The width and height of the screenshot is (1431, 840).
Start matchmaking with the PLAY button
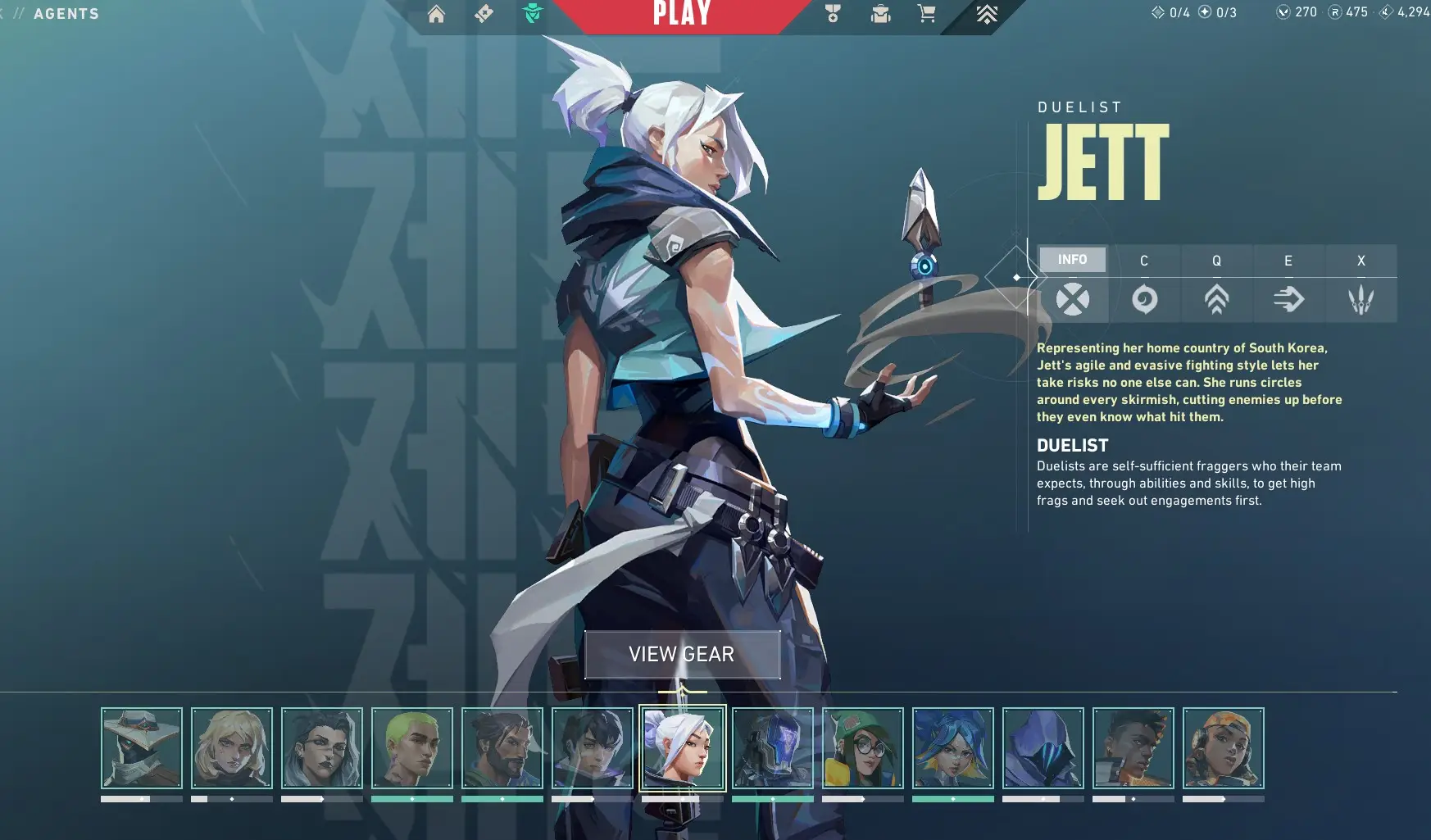click(x=681, y=14)
